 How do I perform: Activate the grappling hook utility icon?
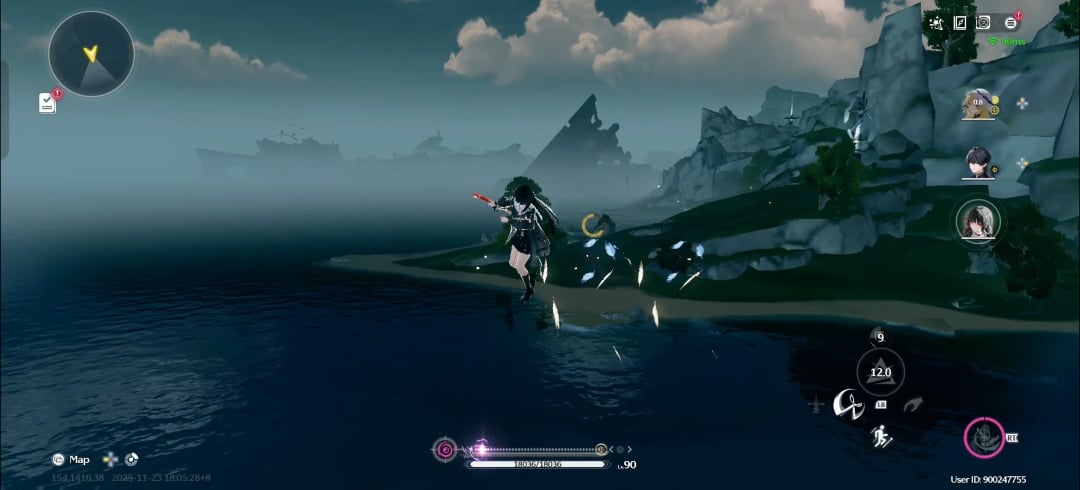click(912, 404)
